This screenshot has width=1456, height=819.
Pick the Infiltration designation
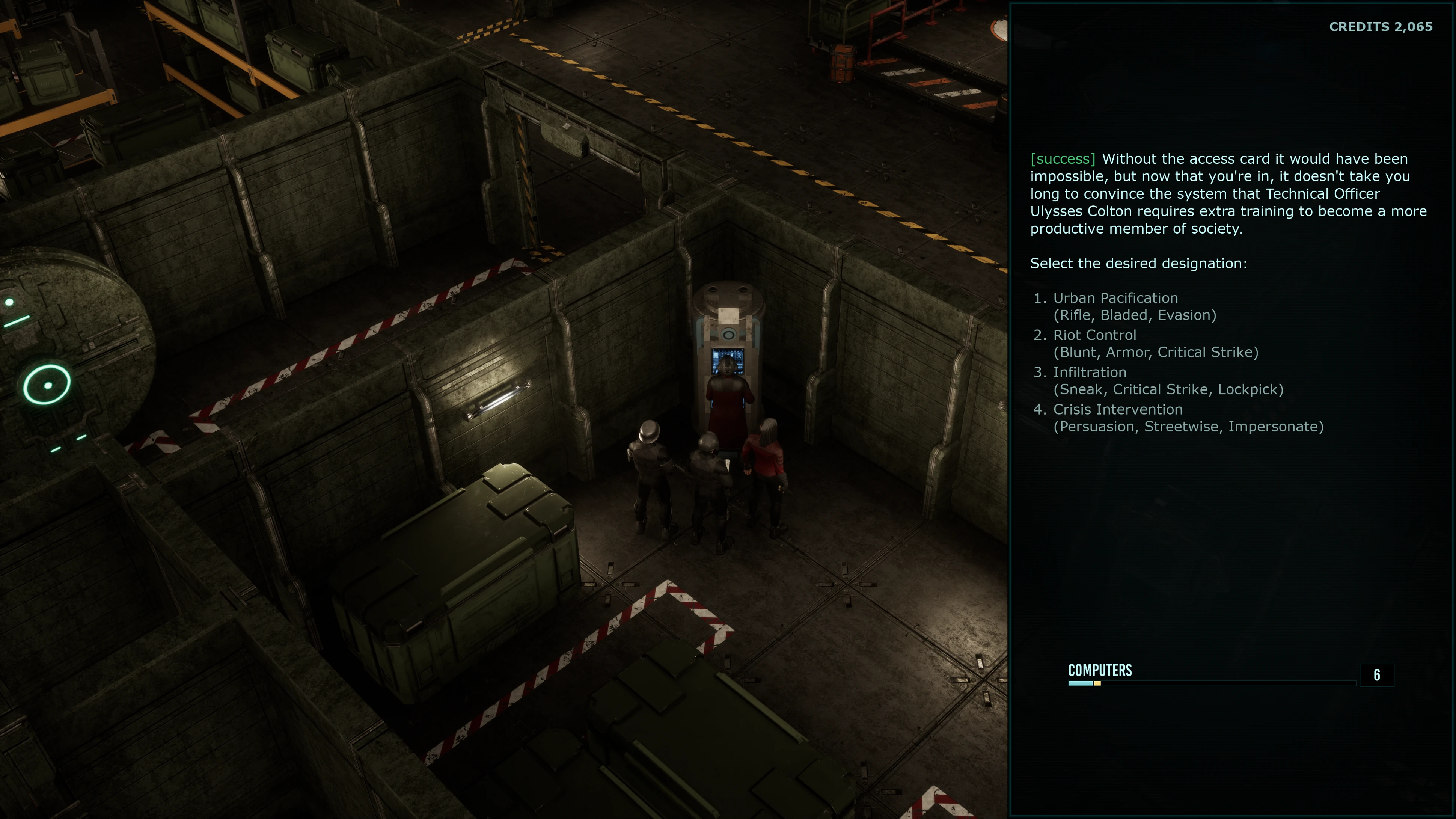(1089, 373)
